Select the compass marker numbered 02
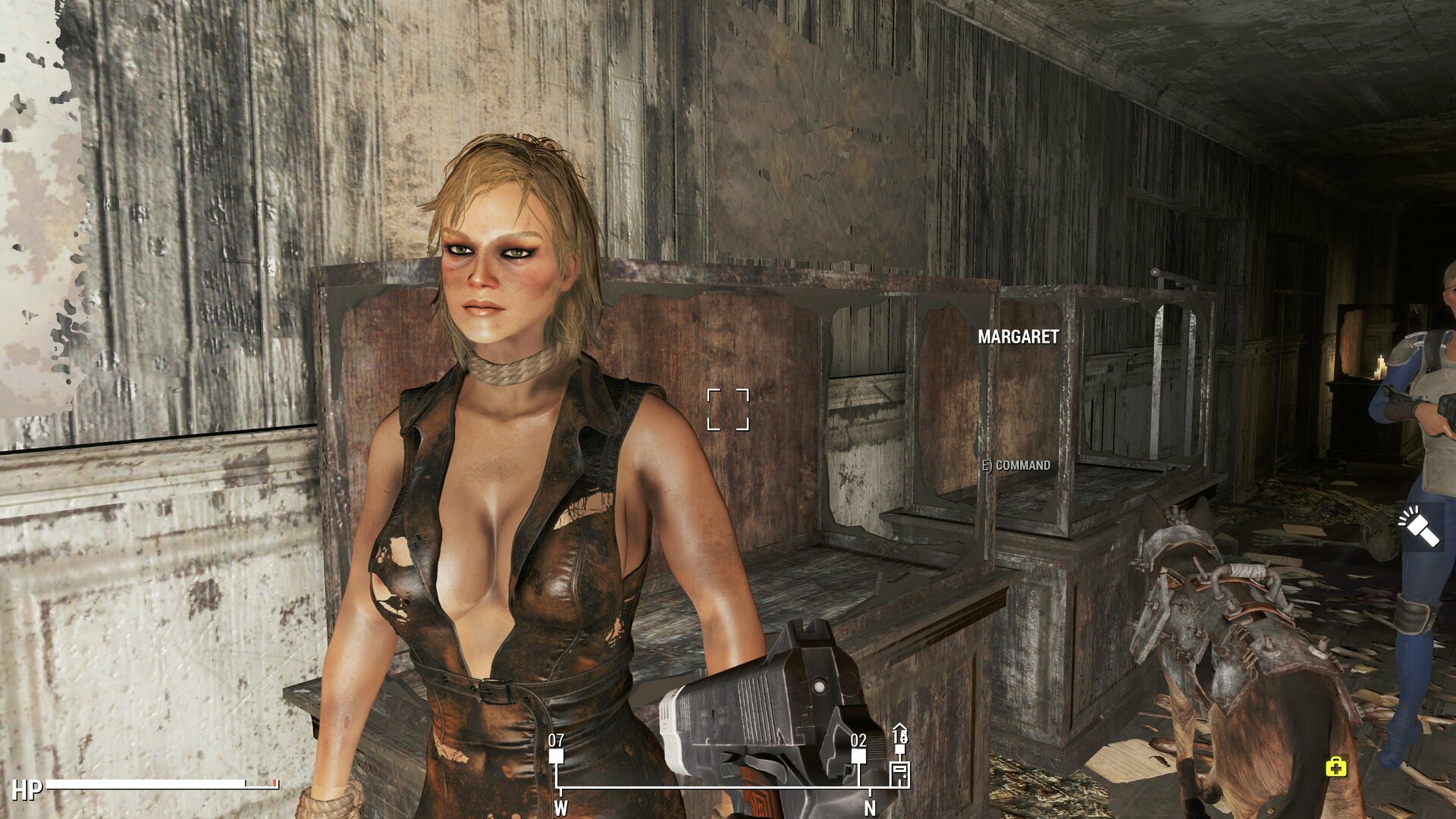 tap(858, 755)
